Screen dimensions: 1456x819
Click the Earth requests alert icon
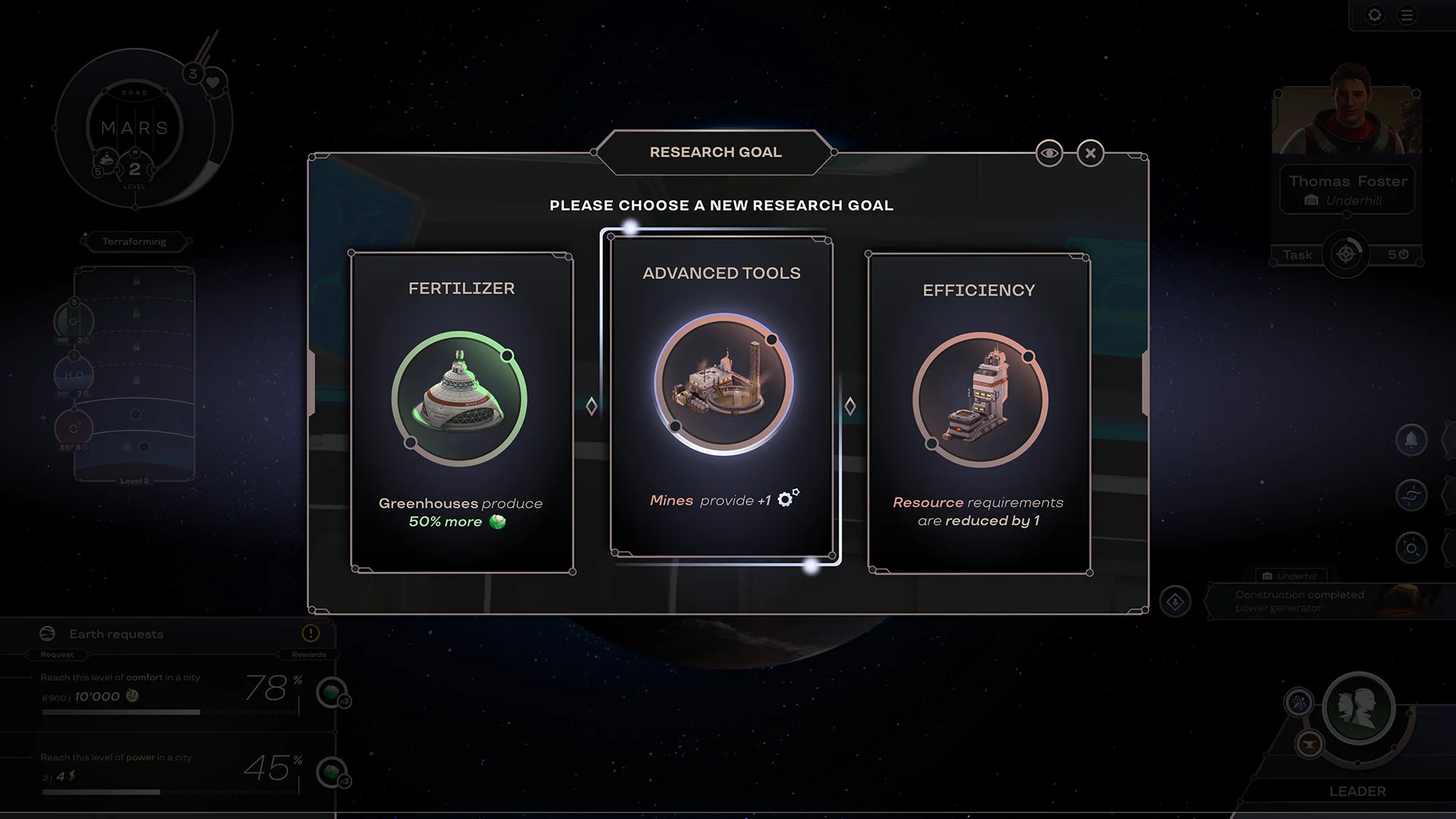click(310, 633)
